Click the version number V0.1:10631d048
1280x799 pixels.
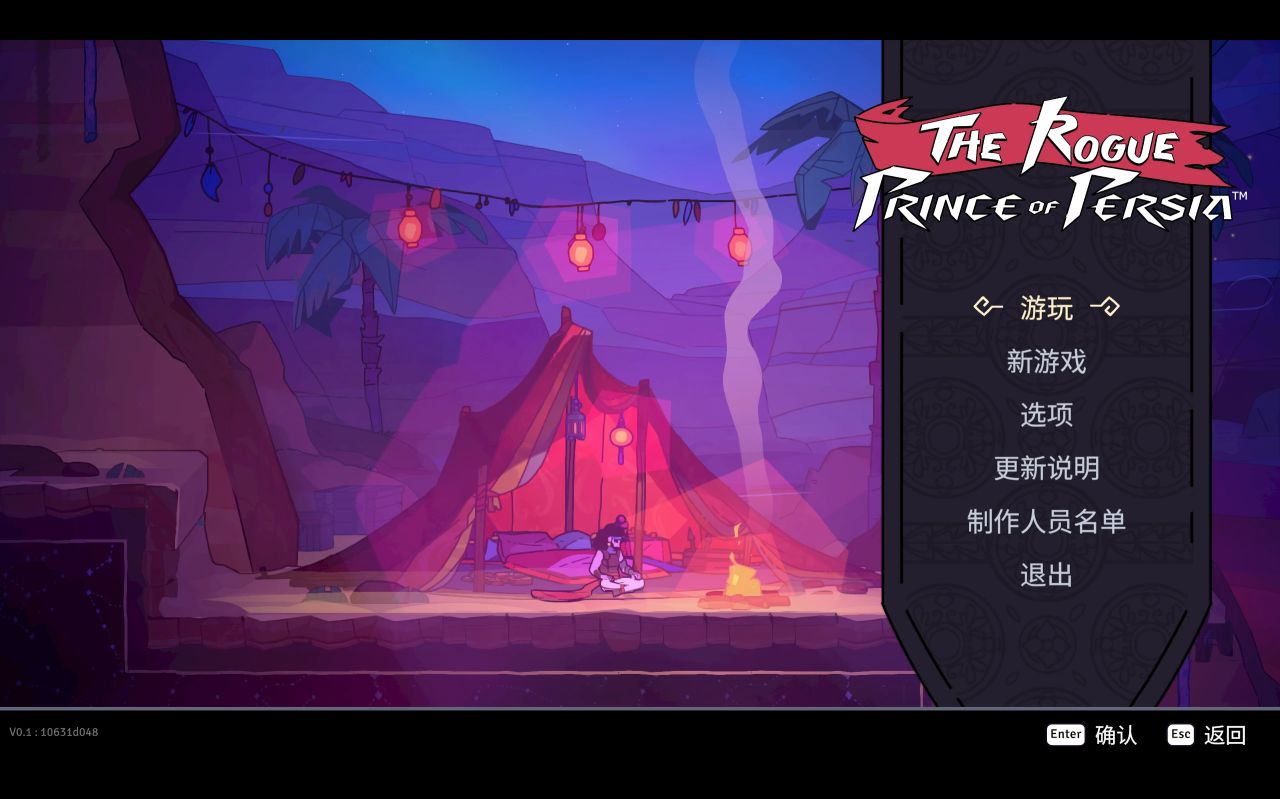[x=52, y=731]
